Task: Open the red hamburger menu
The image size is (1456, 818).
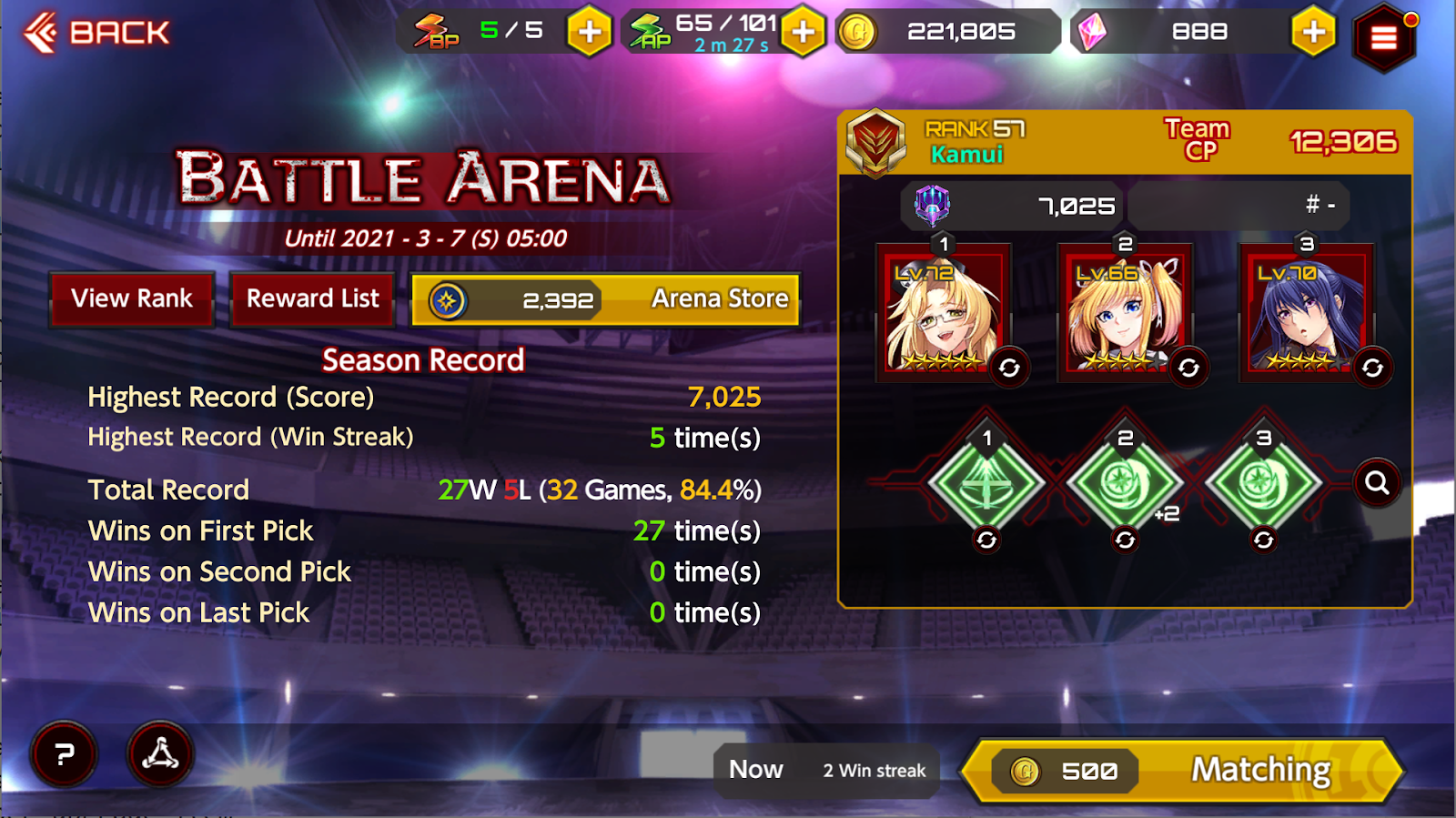Action: [1383, 38]
